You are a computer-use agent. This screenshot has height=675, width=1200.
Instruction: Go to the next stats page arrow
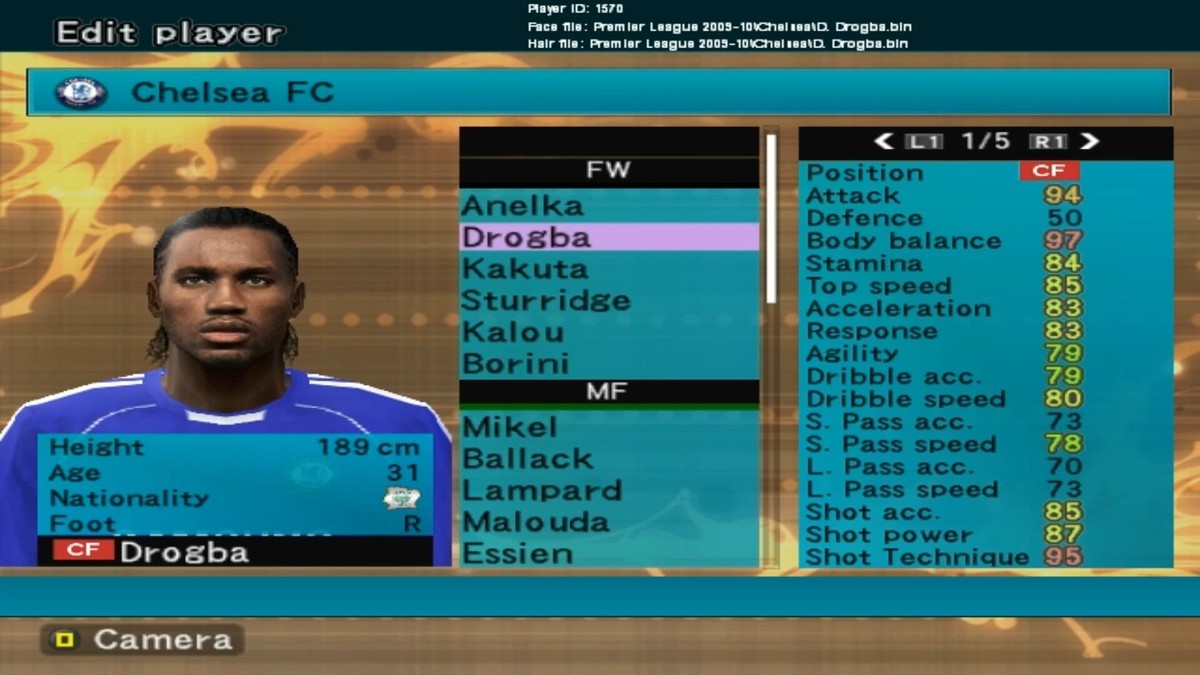(1089, 142)
